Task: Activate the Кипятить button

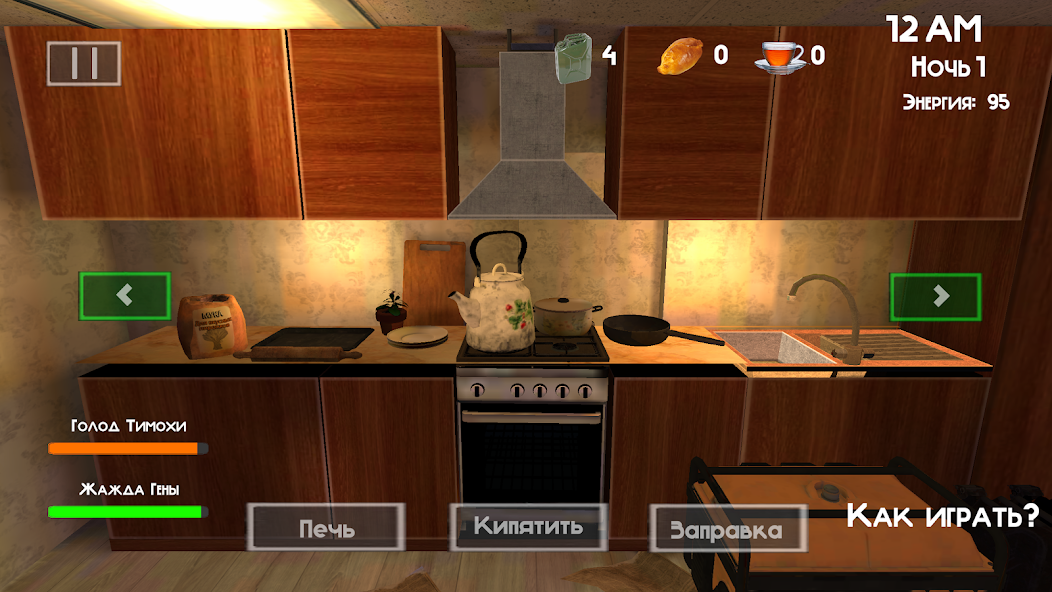Action: 529,526
